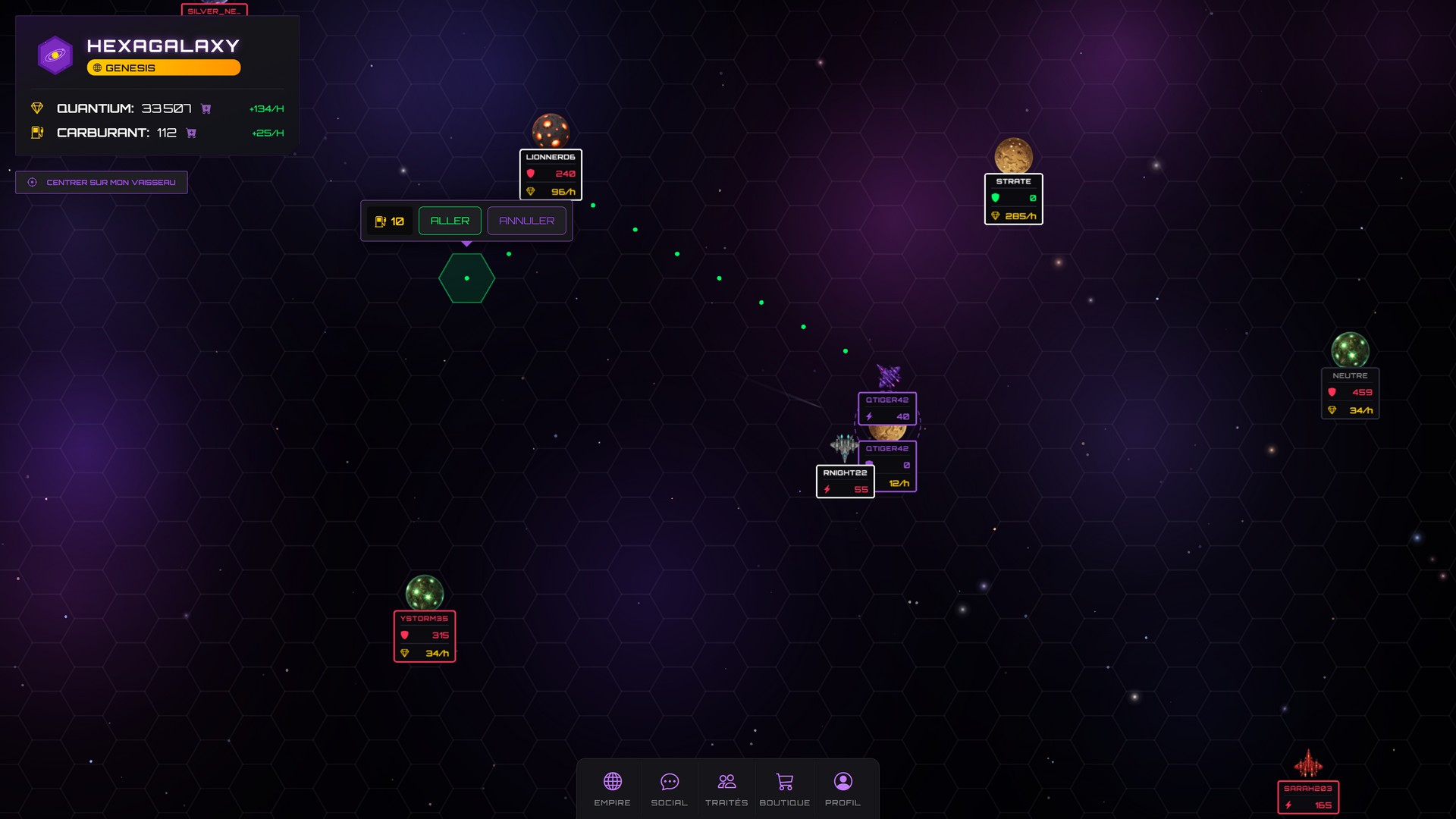Click the highlighted green destination hexagon
The width and height of the screenshot is (1456, 819).
tap(466, 278)
